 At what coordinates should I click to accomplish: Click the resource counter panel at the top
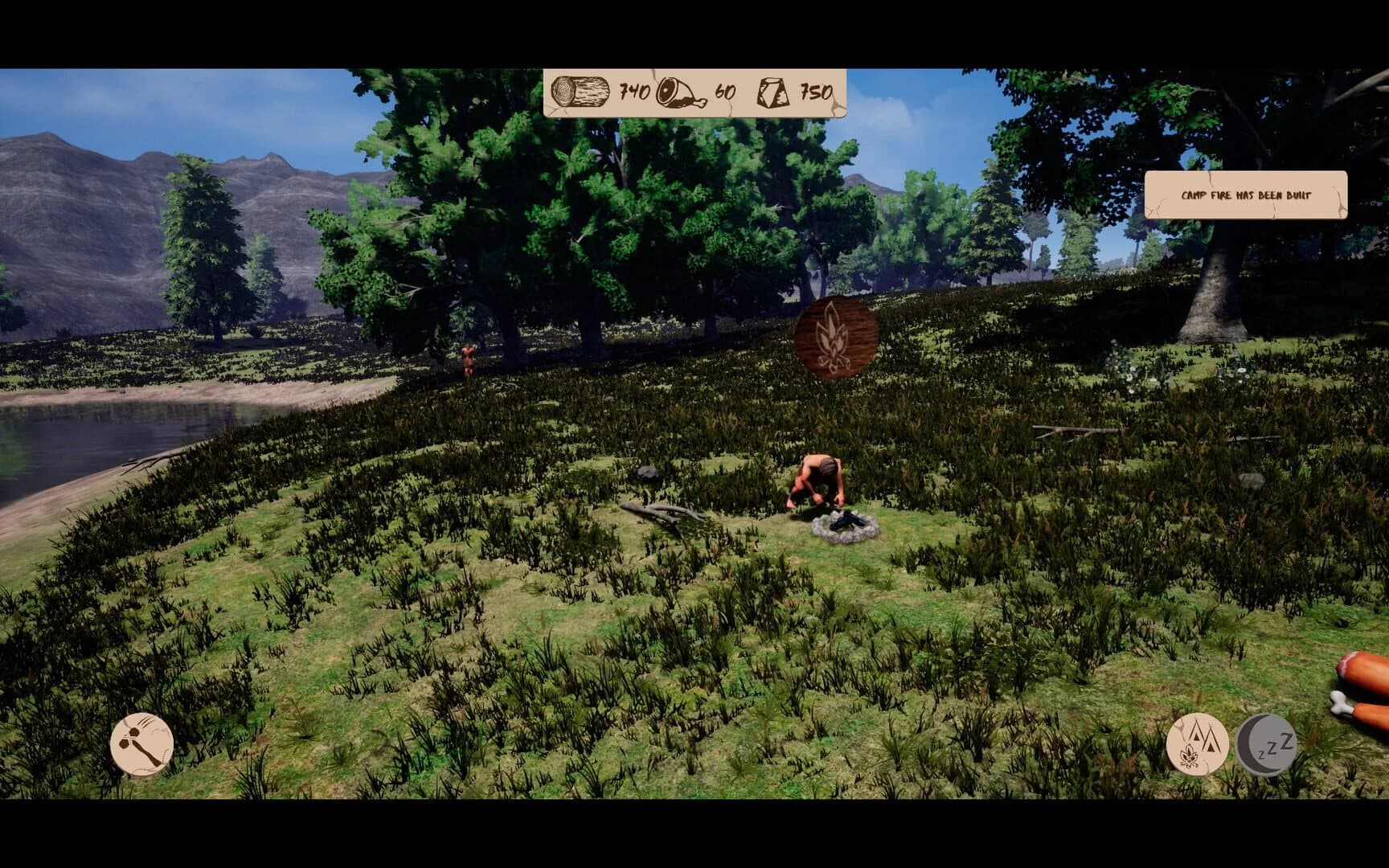[x=693, y=91]
